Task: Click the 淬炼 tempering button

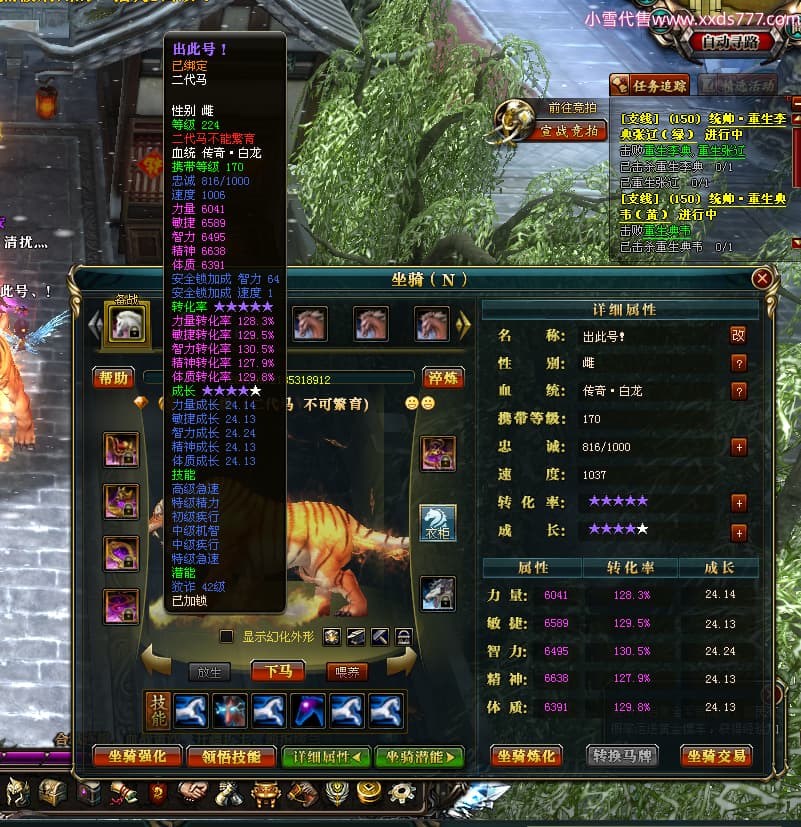Action: [x=441, y=377]
